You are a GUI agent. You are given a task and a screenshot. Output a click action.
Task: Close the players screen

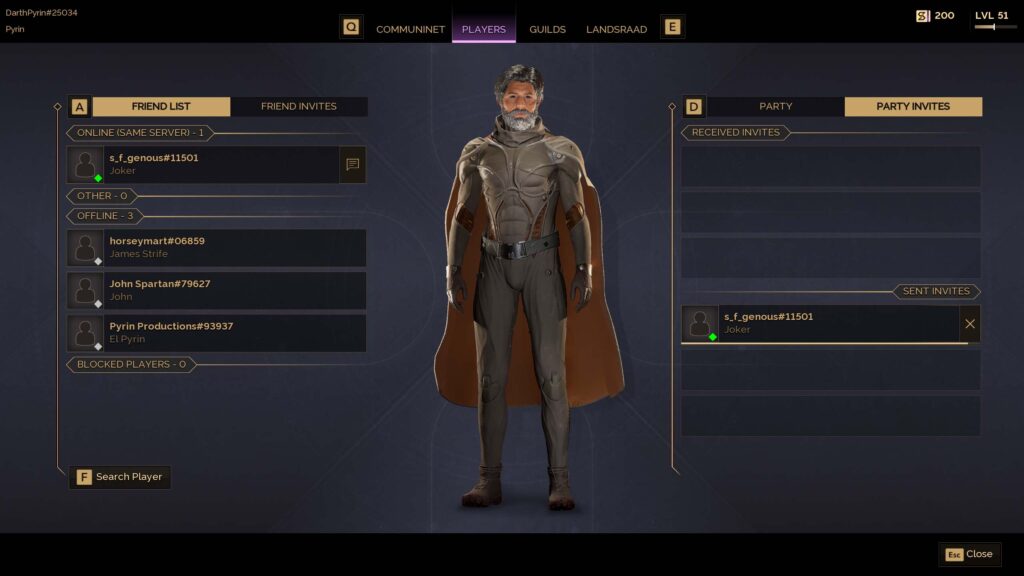969,554
